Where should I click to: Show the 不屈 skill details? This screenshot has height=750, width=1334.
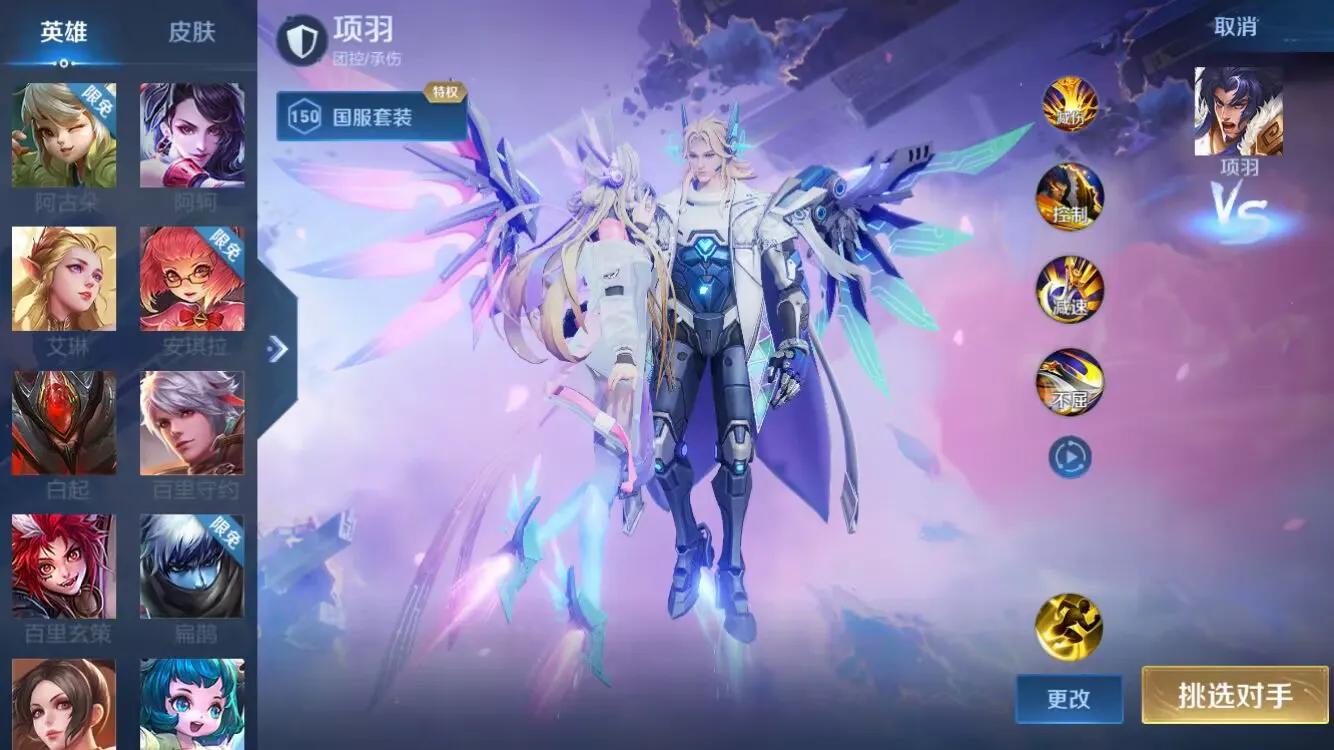[x=1070, y=383]
